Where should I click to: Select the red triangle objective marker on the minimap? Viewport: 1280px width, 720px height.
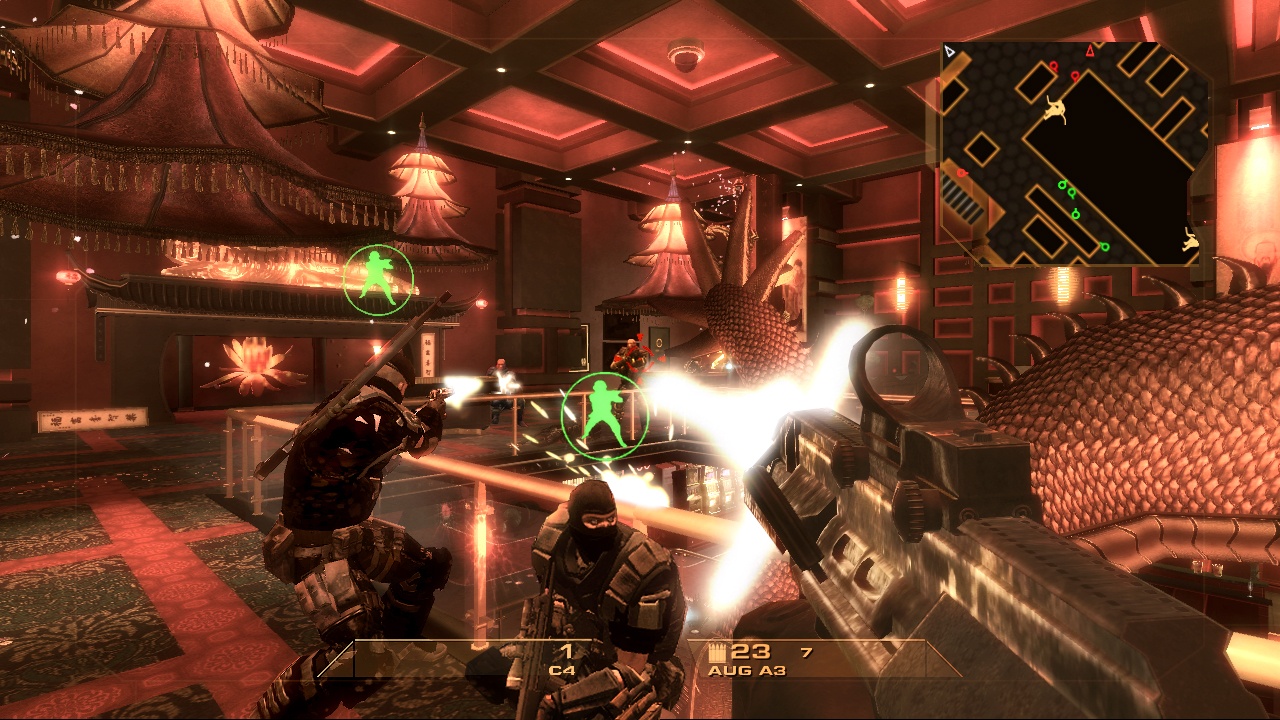[1090, 52]
